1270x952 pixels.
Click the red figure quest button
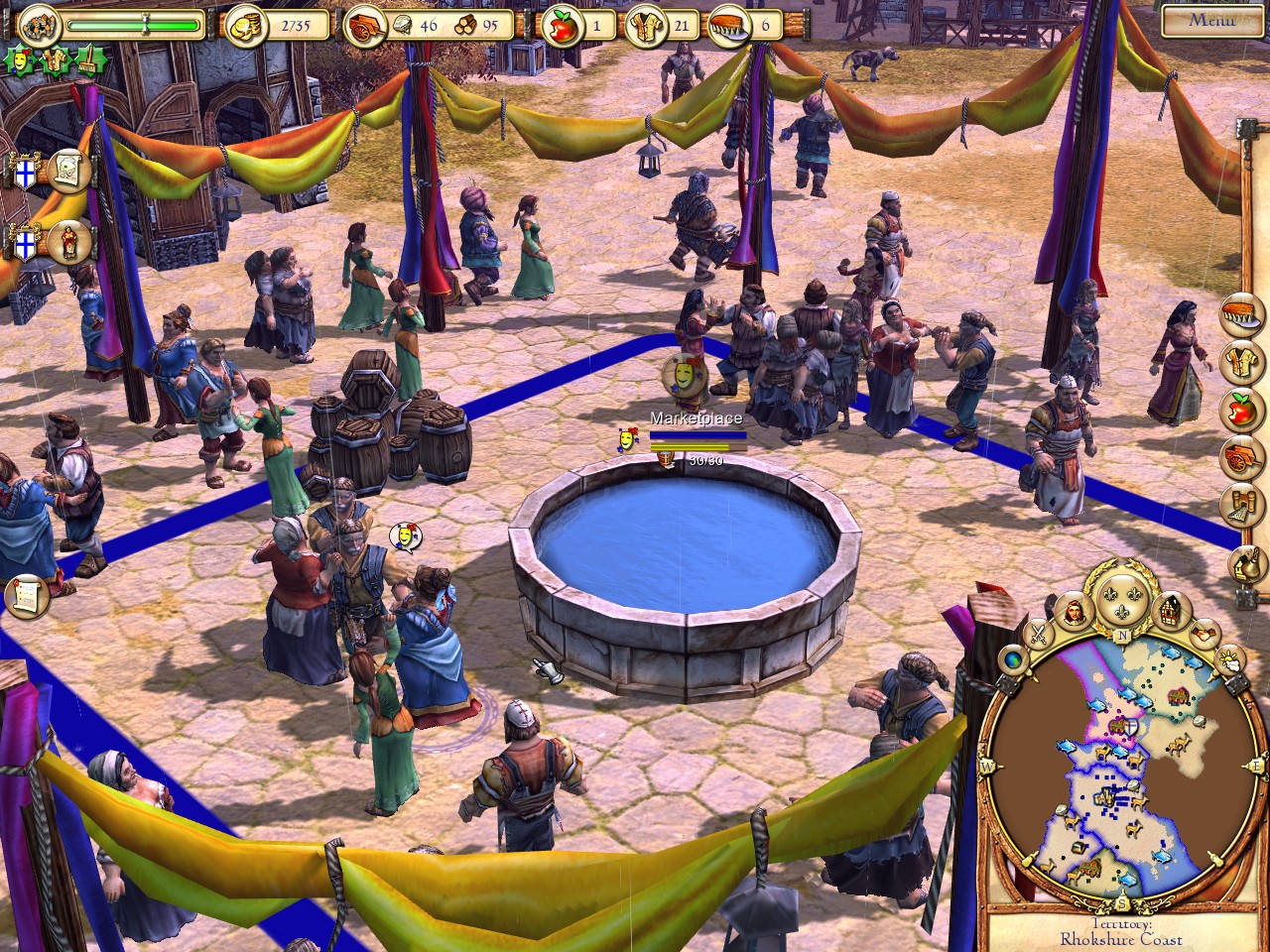67,243
